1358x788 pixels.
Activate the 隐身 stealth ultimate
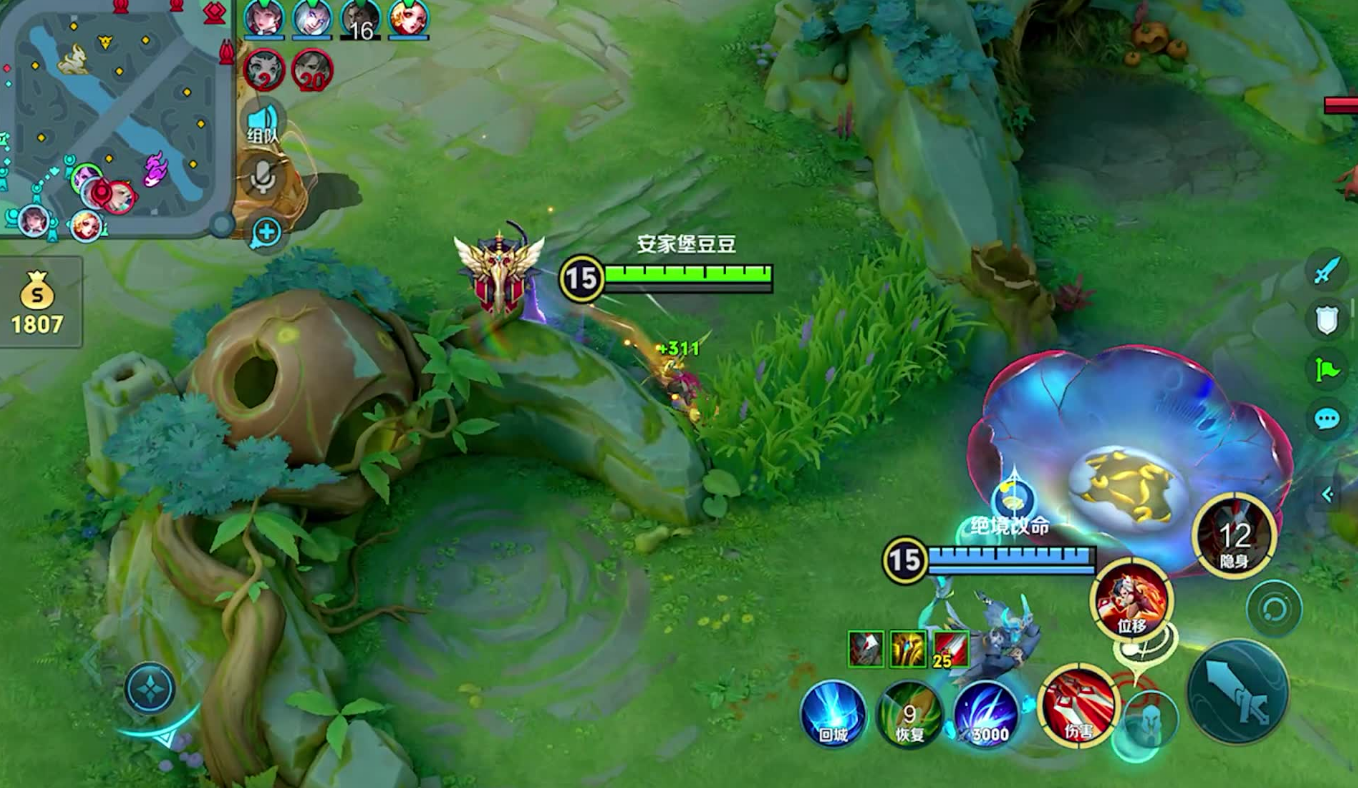tap(1234, 535)
